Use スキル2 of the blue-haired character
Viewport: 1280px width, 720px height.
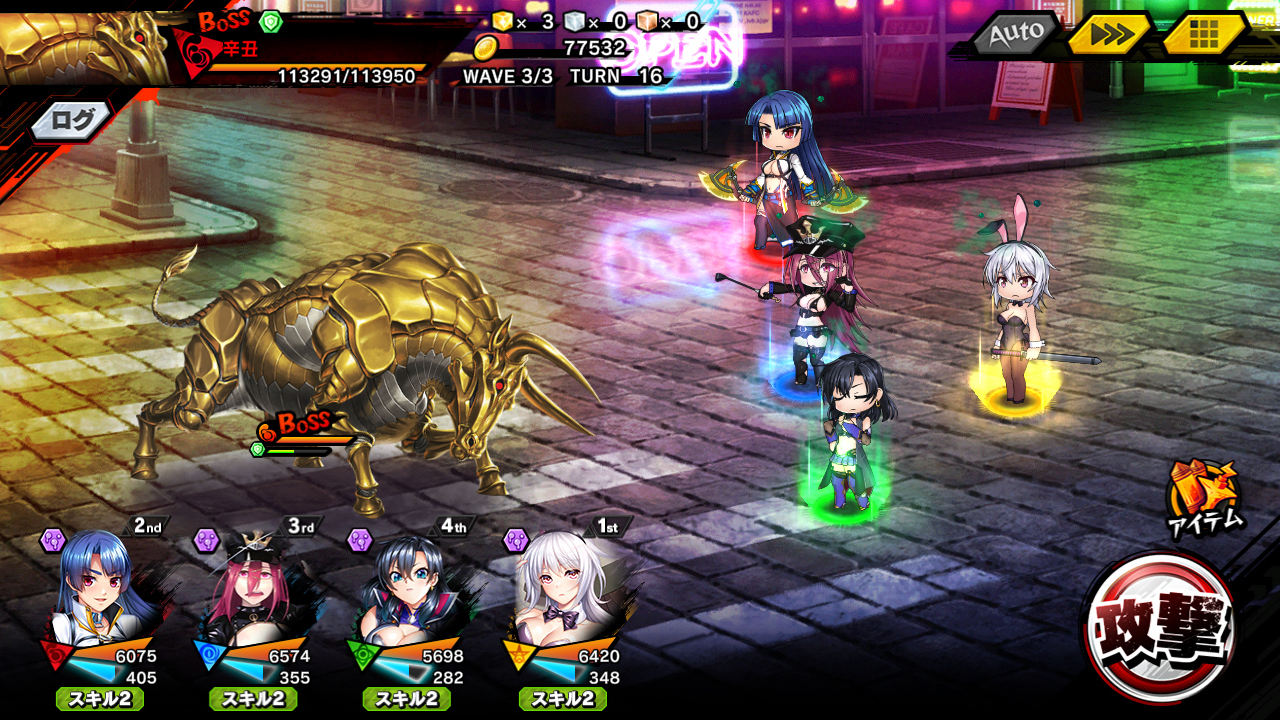pos(100,699)
